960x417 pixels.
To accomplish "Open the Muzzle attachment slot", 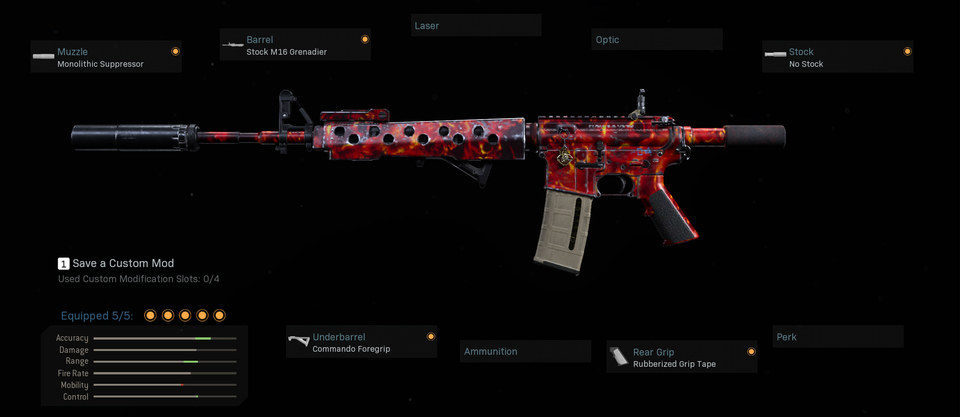I will pos(106,57).
